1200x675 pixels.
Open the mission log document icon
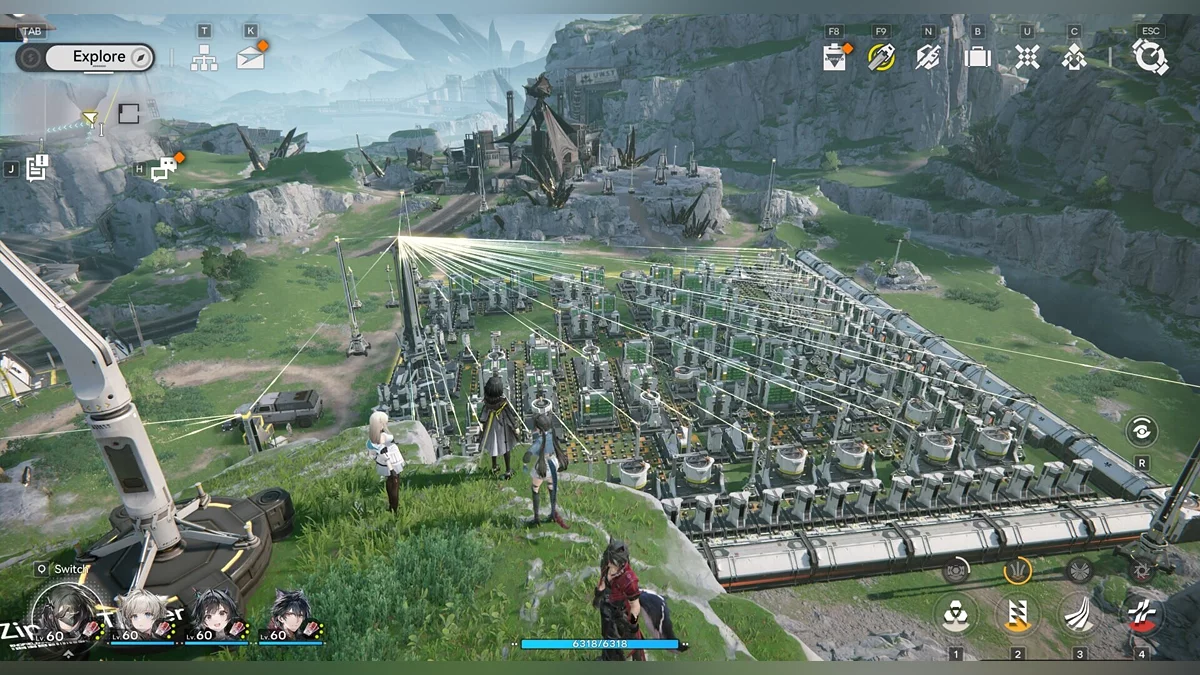tap(37, 168)
